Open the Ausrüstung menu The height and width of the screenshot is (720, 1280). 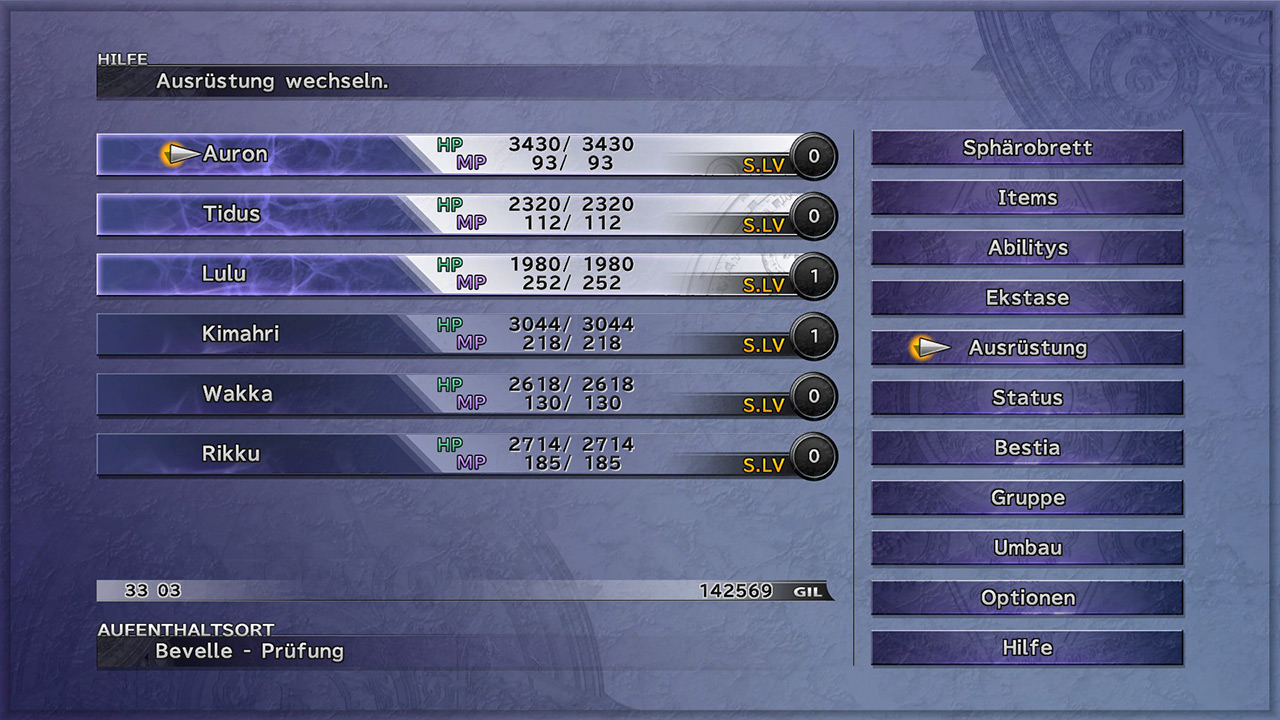[x=1027, y=348]
